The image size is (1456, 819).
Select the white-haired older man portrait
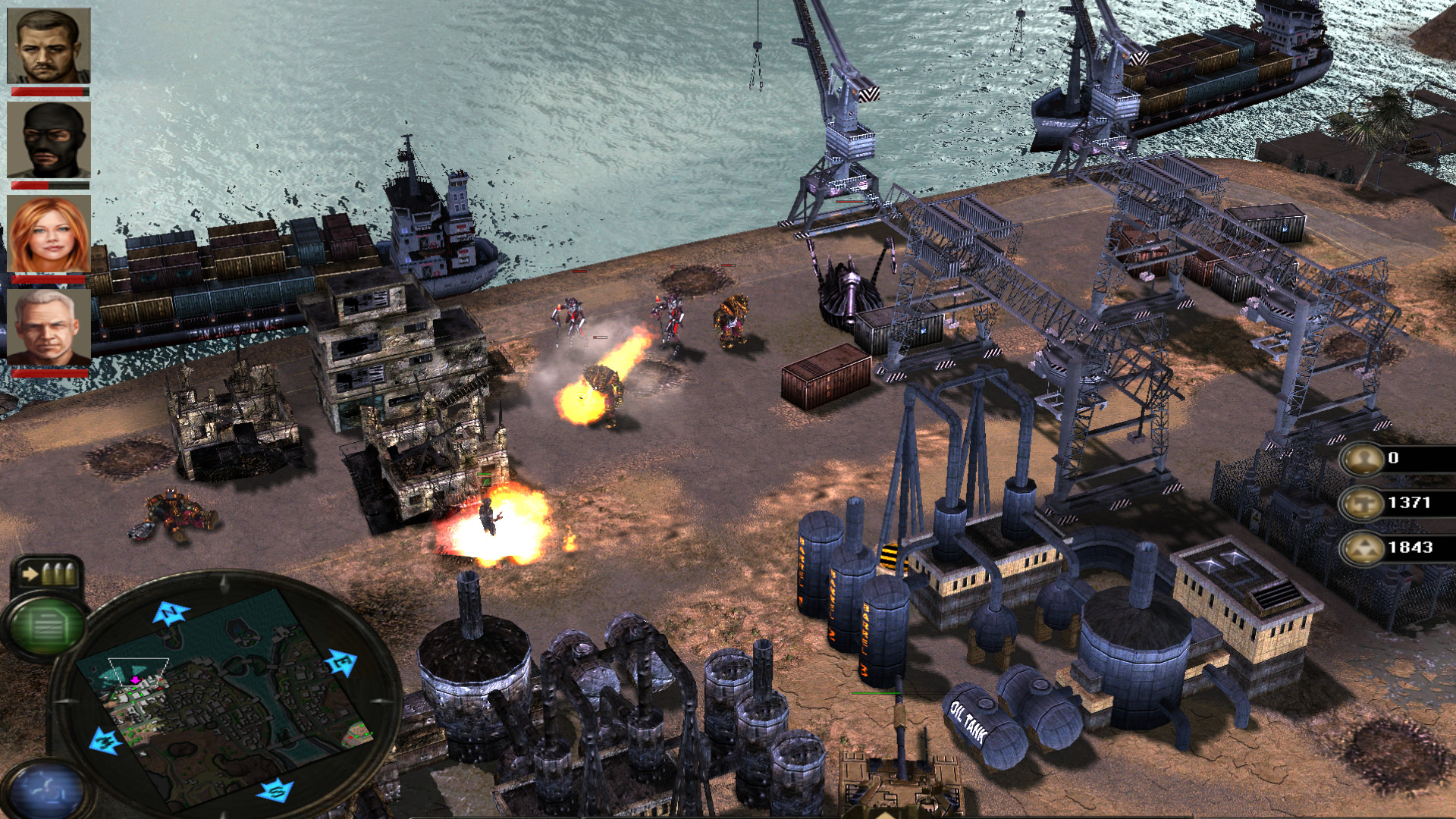[49, 326]
